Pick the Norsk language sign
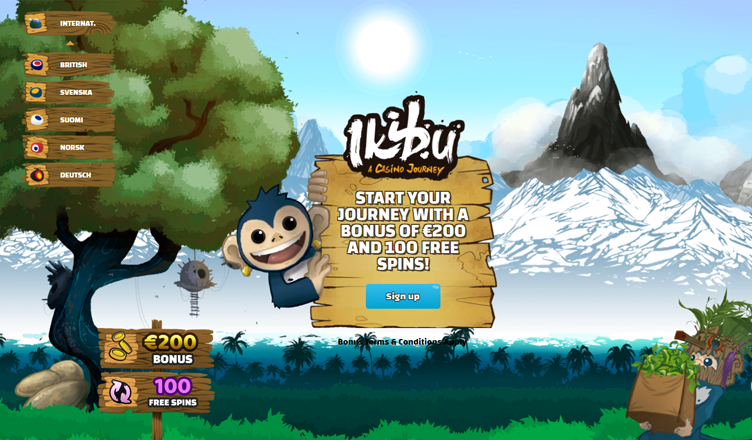752x440 pixels. [x=68, y=148]
